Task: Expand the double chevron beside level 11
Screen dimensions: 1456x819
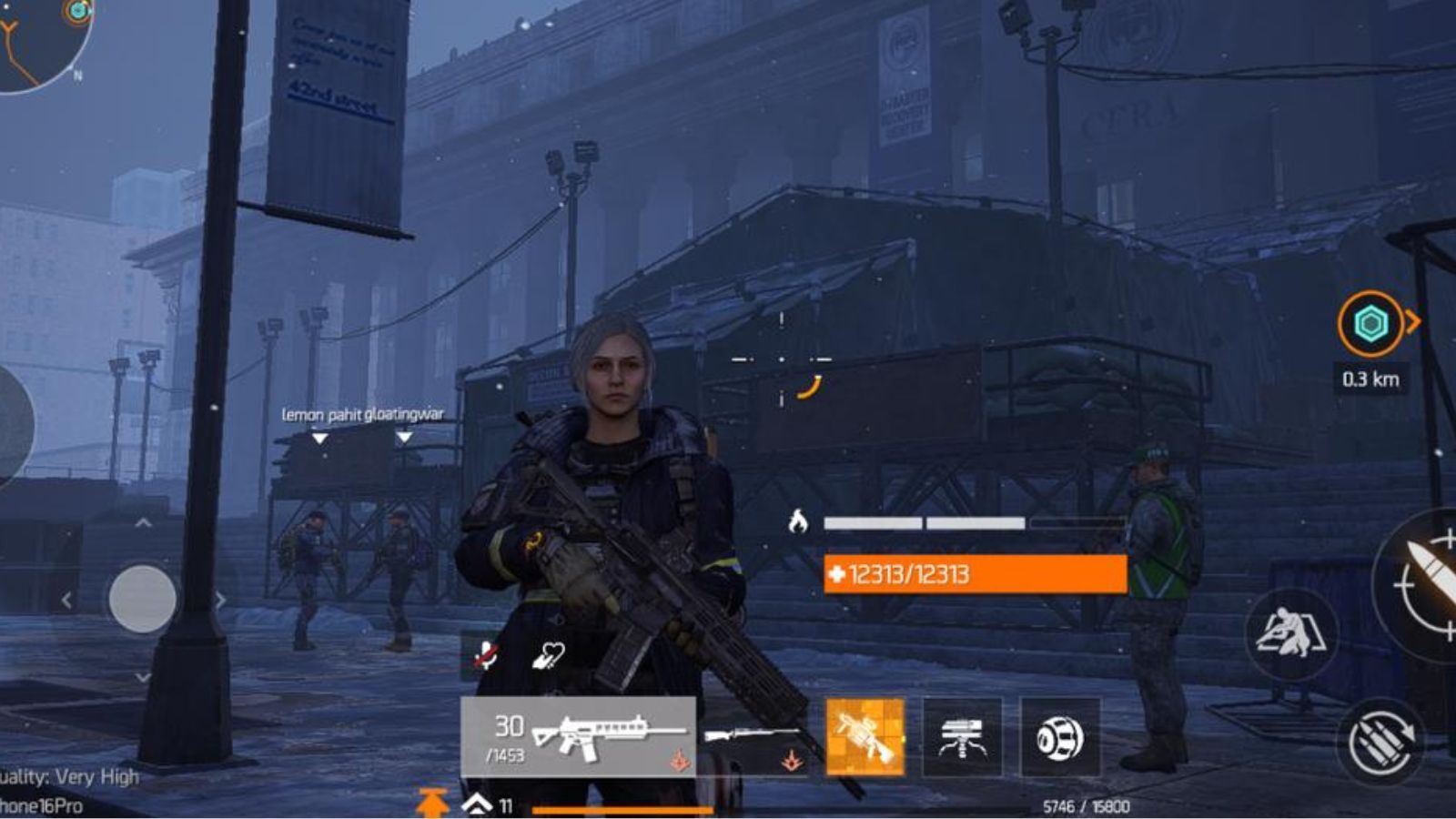Action: 479,804
